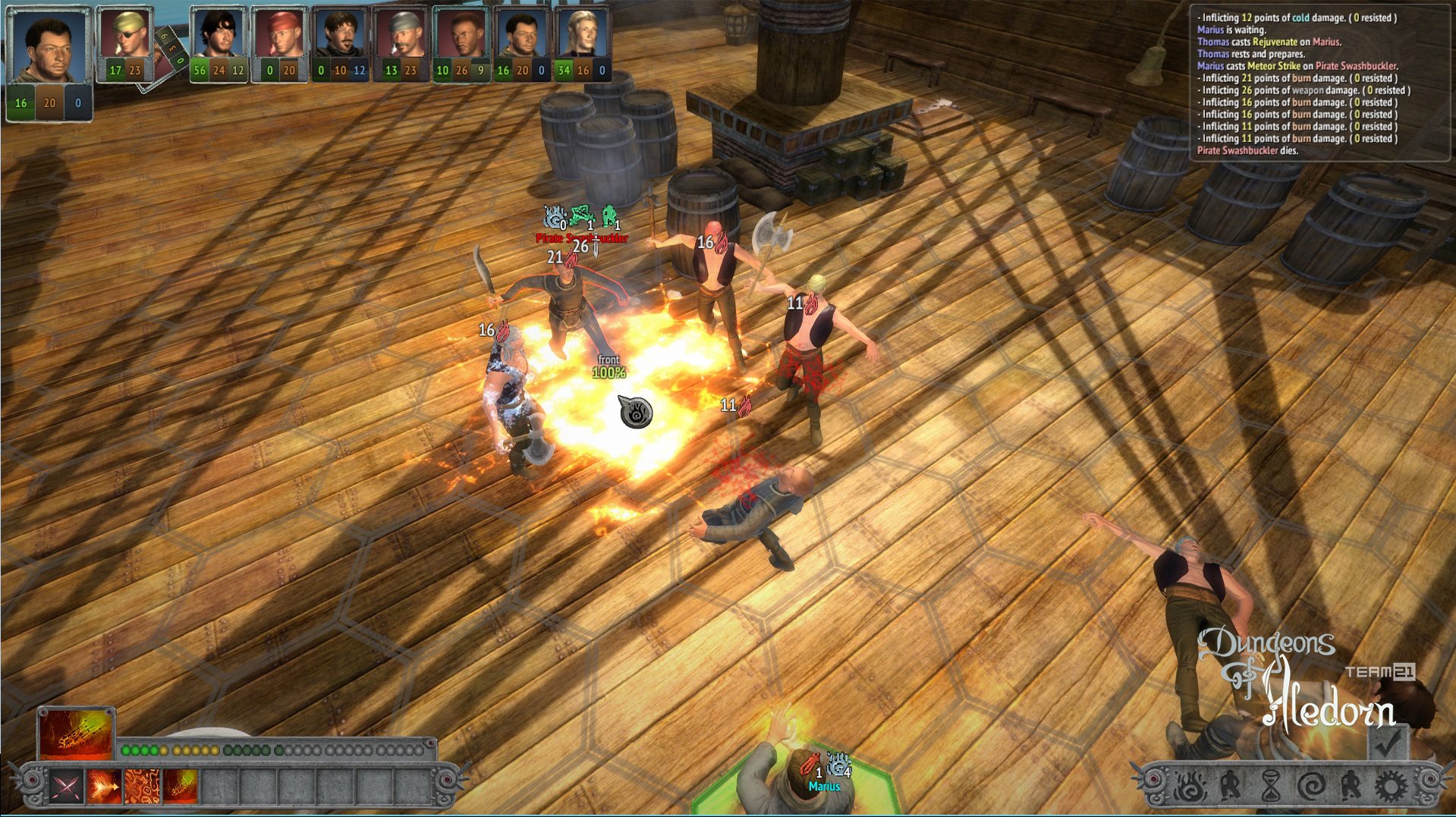
Task: Select the blonde character's portrait far right
Action: click(x=582, y=34)
